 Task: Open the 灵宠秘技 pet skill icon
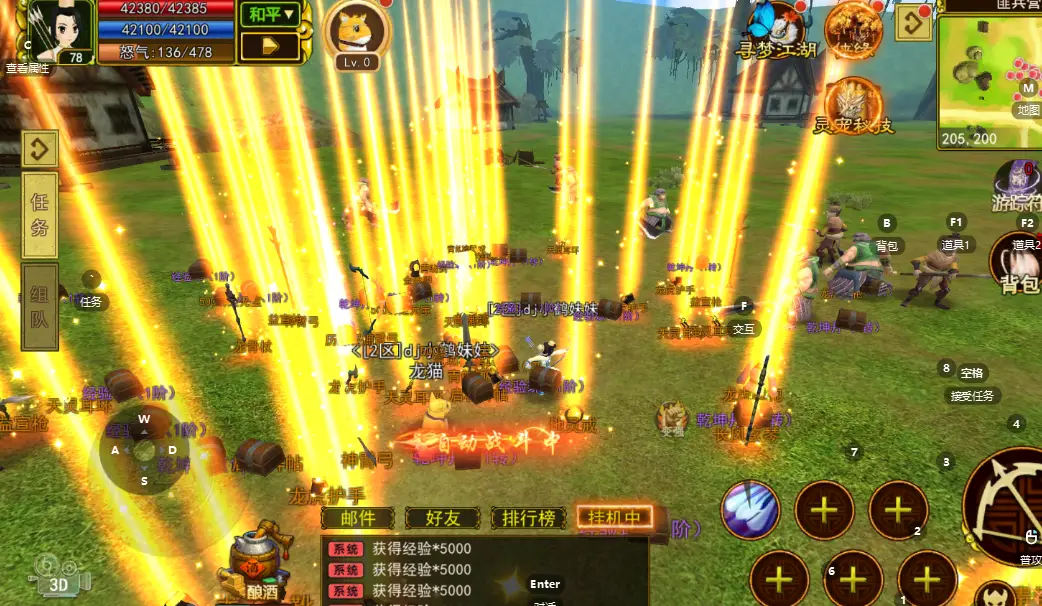(x=852, y=104)
